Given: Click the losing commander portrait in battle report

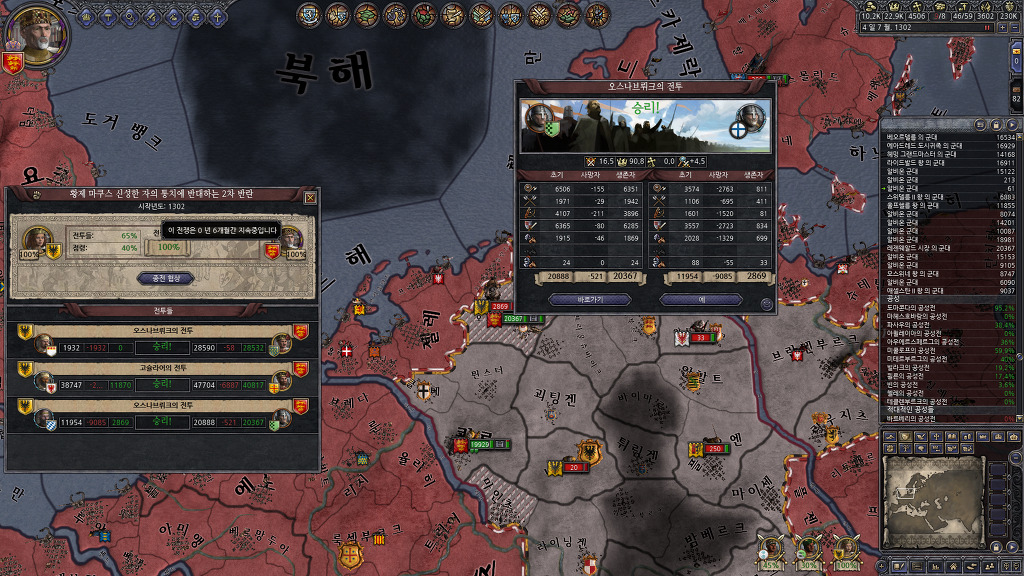Looking at the screenshot, I should click(x=750, y=117).
